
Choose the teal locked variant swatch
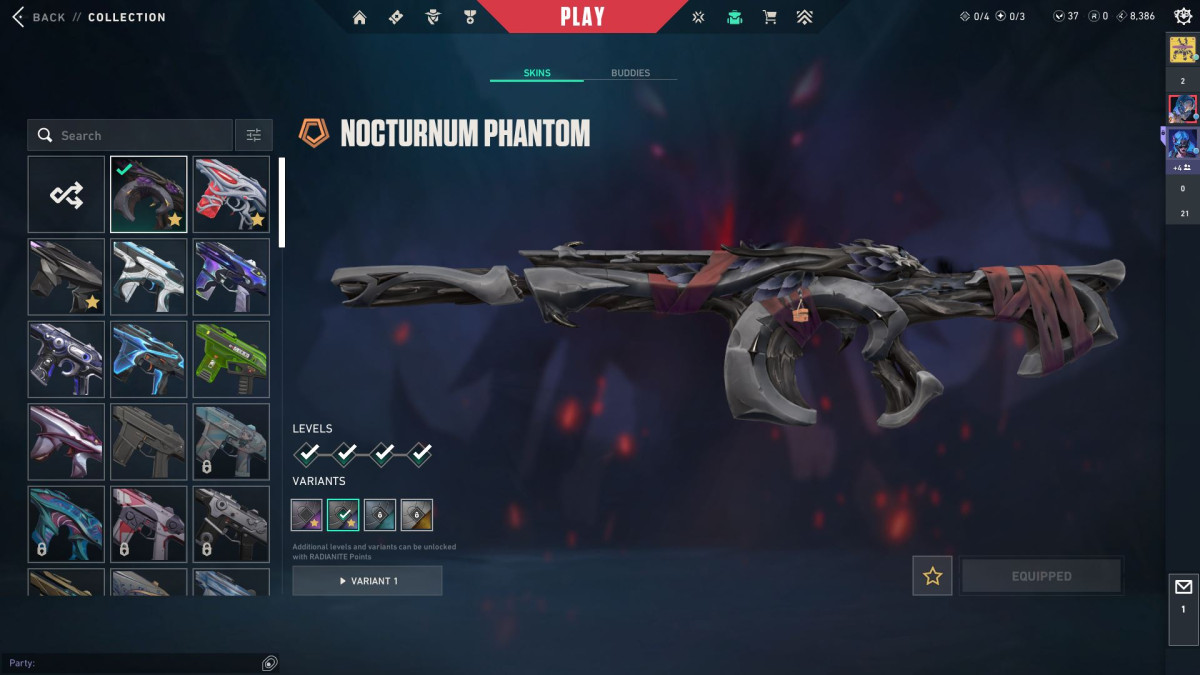pos(380,515)
